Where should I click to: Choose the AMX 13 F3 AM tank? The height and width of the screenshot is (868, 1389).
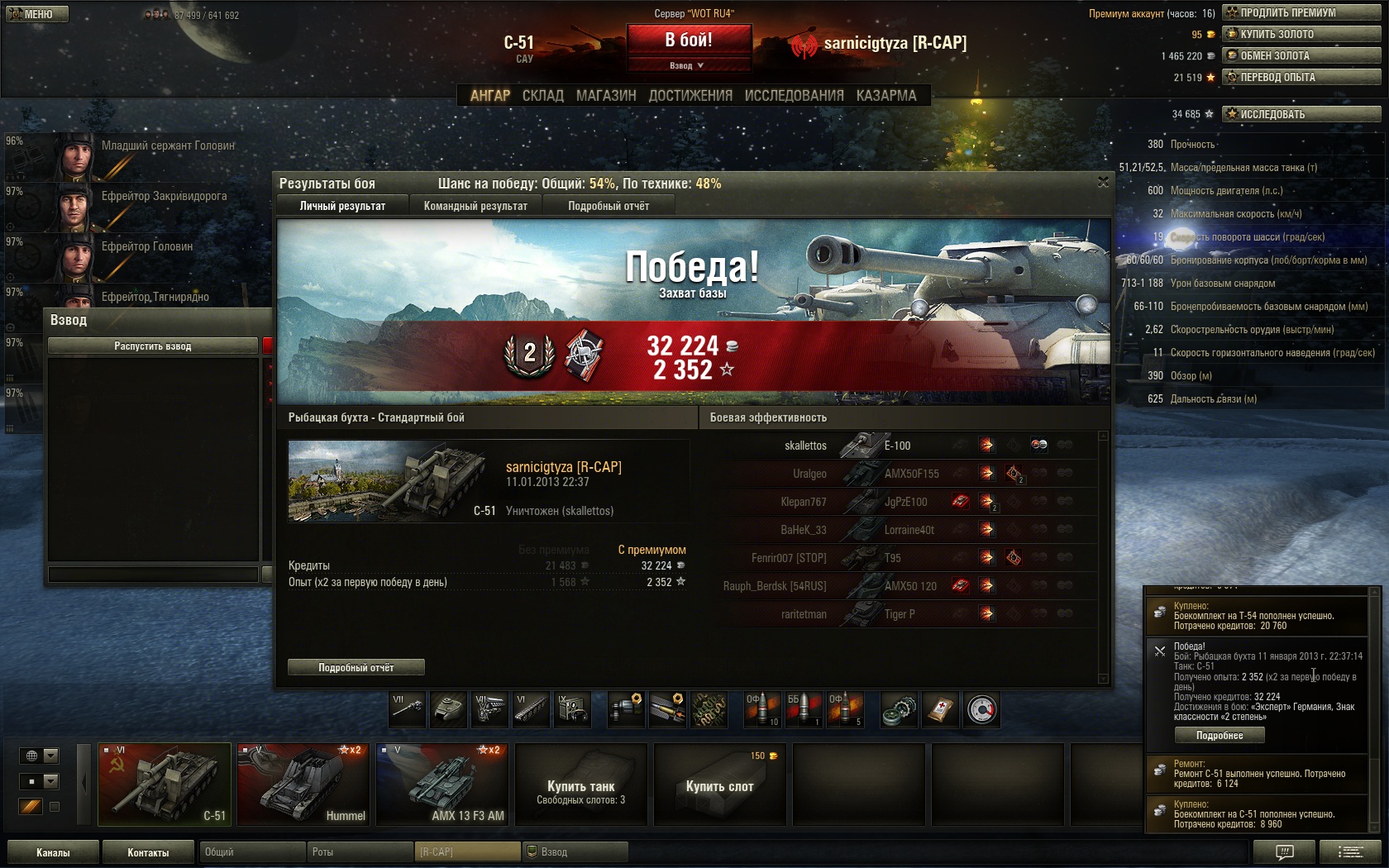[442, 784]
